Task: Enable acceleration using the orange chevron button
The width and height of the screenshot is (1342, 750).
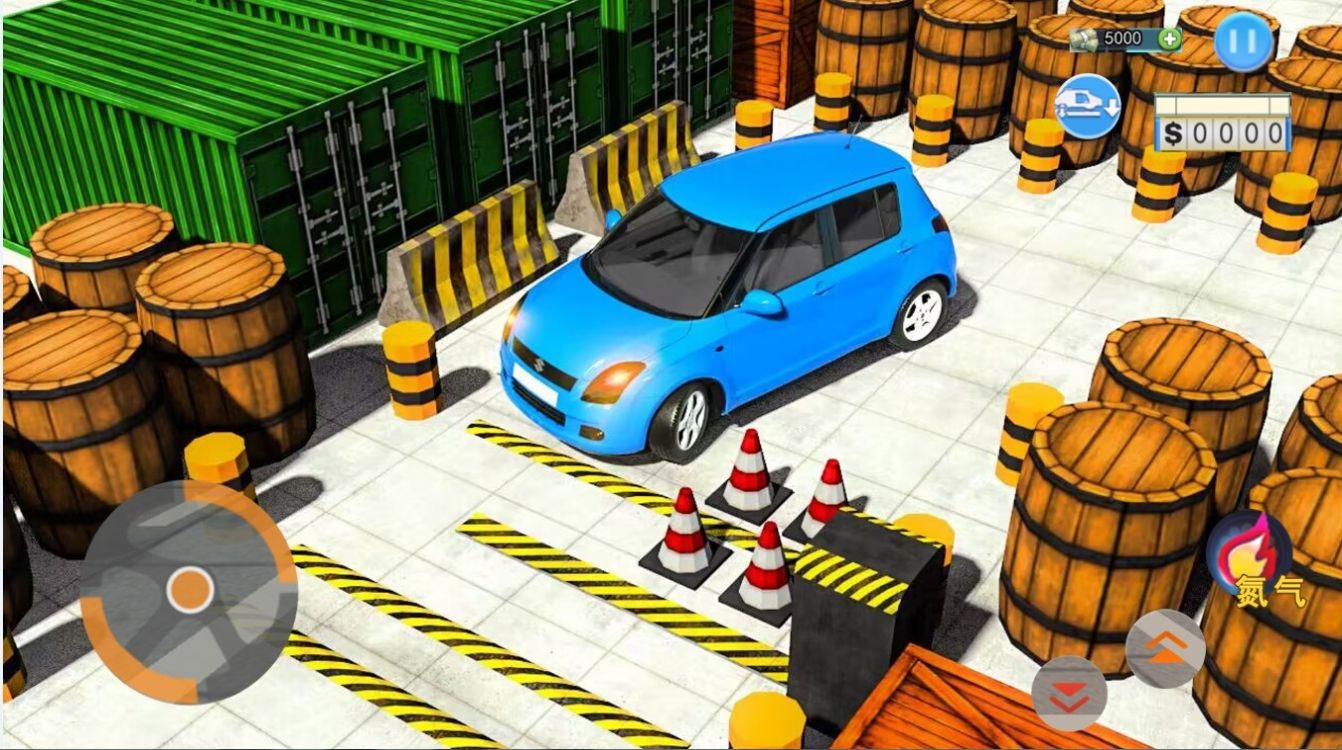Action: 1165,650
